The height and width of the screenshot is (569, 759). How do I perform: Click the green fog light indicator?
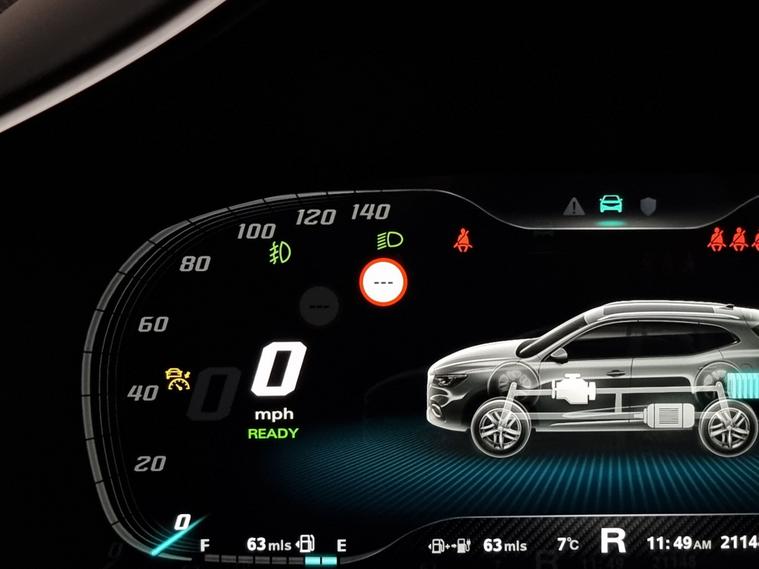coord(280,252)
